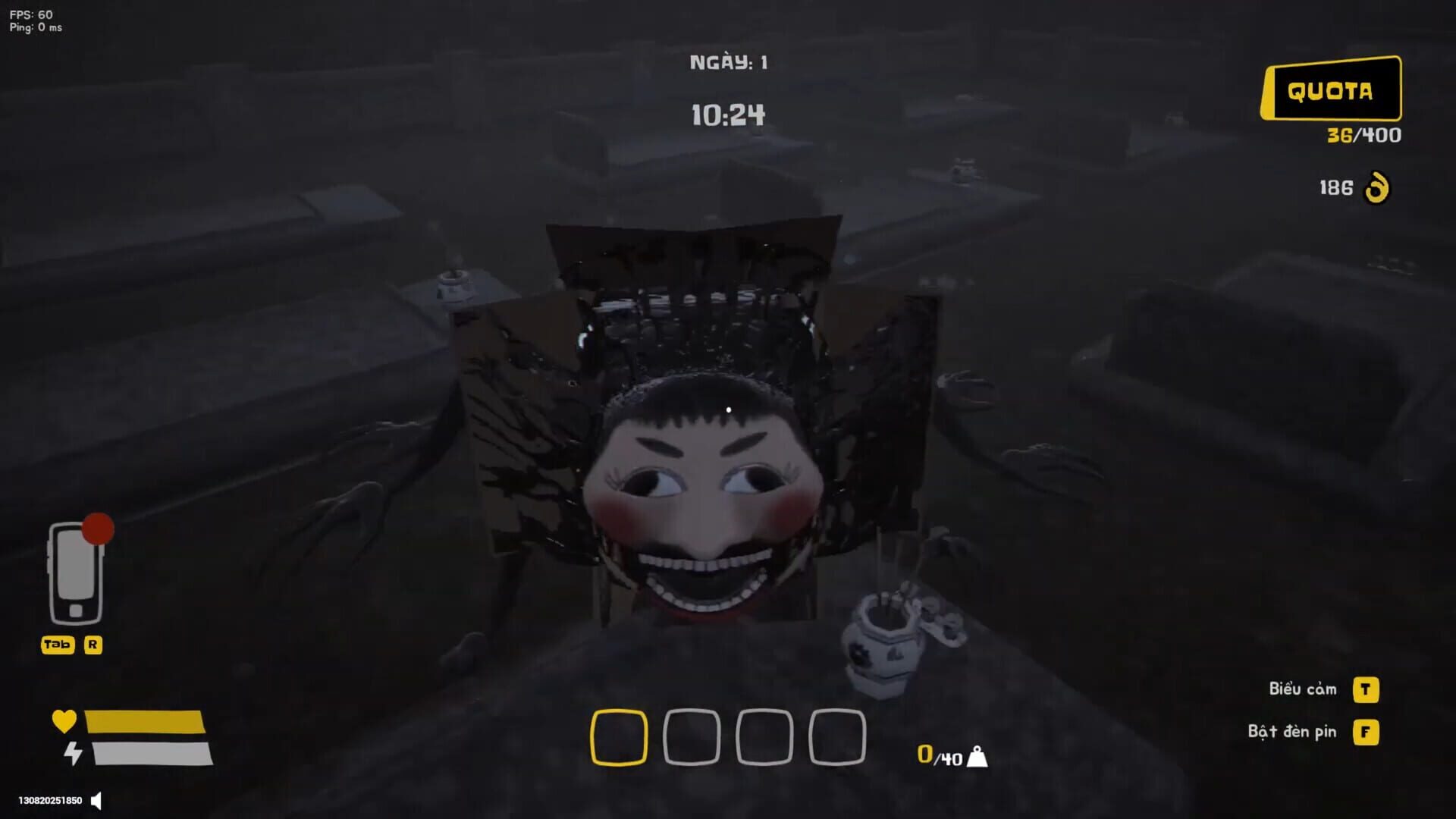The width and height of the screenshot is (1456, 819).
Task: Click the 10:24 clock display
Action: (726, 115)
